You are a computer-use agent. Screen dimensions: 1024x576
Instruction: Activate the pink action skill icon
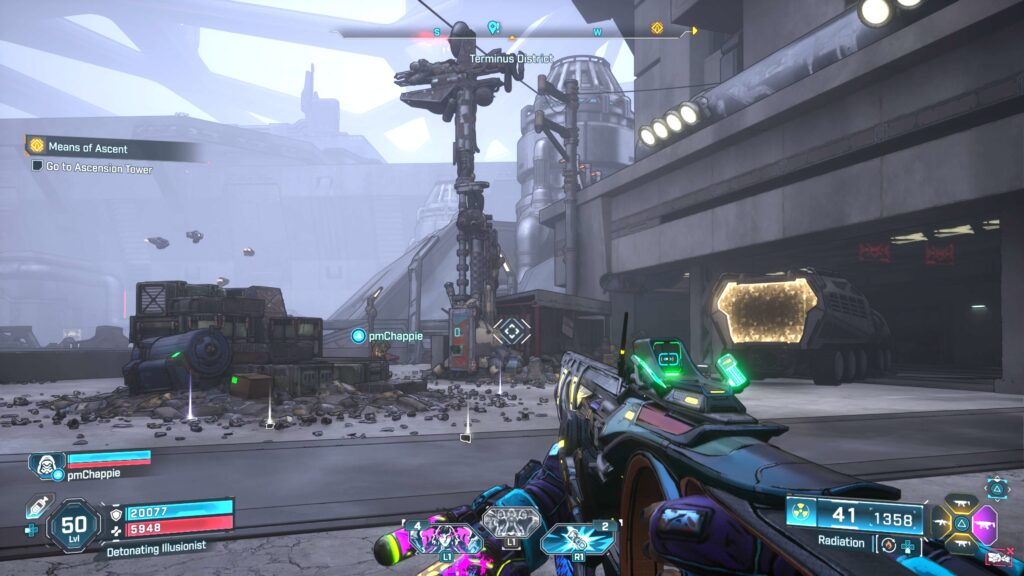pos(444,539)
